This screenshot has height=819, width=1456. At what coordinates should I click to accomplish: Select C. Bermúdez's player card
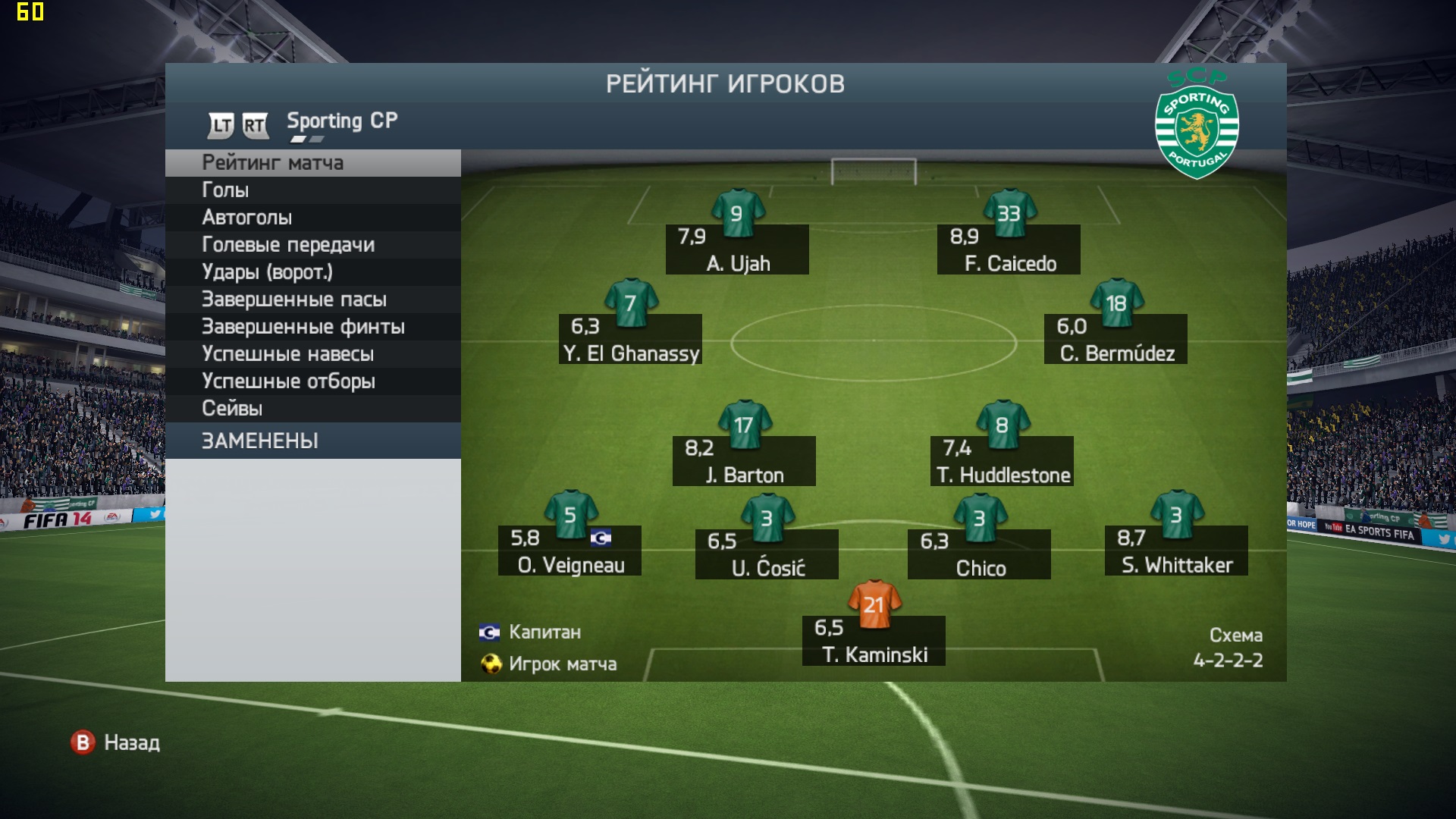pos(1116,339)
